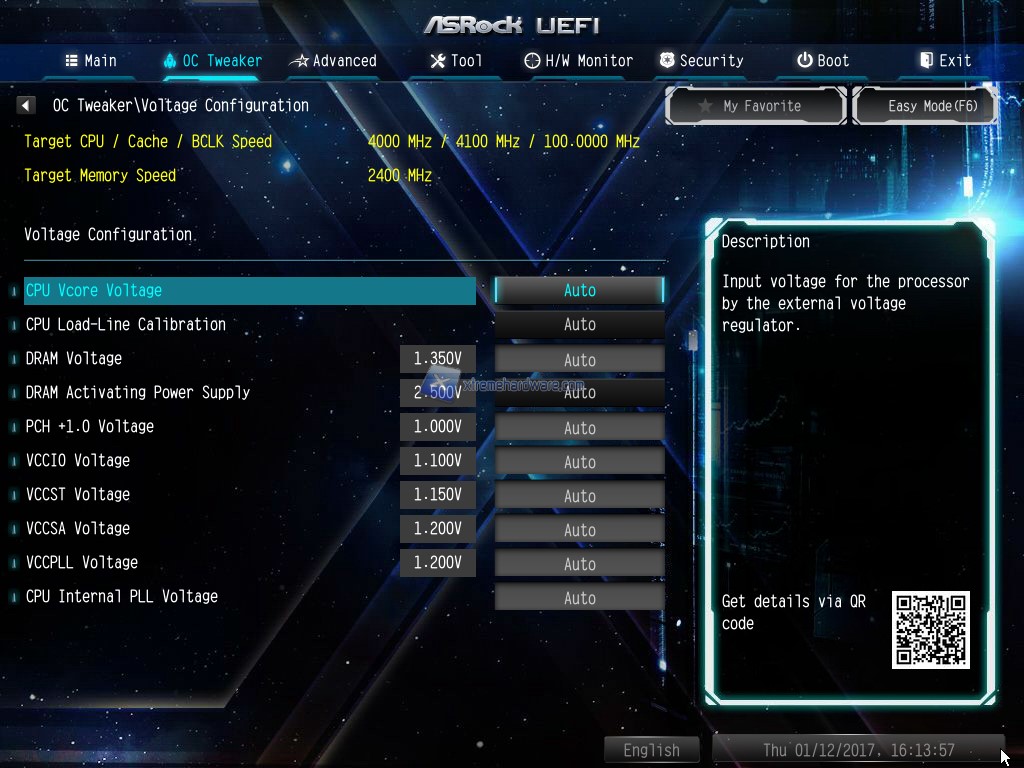This screenshot has height=768, width=1024.
Task: Switch to Easy Mode
Action: 925,106
